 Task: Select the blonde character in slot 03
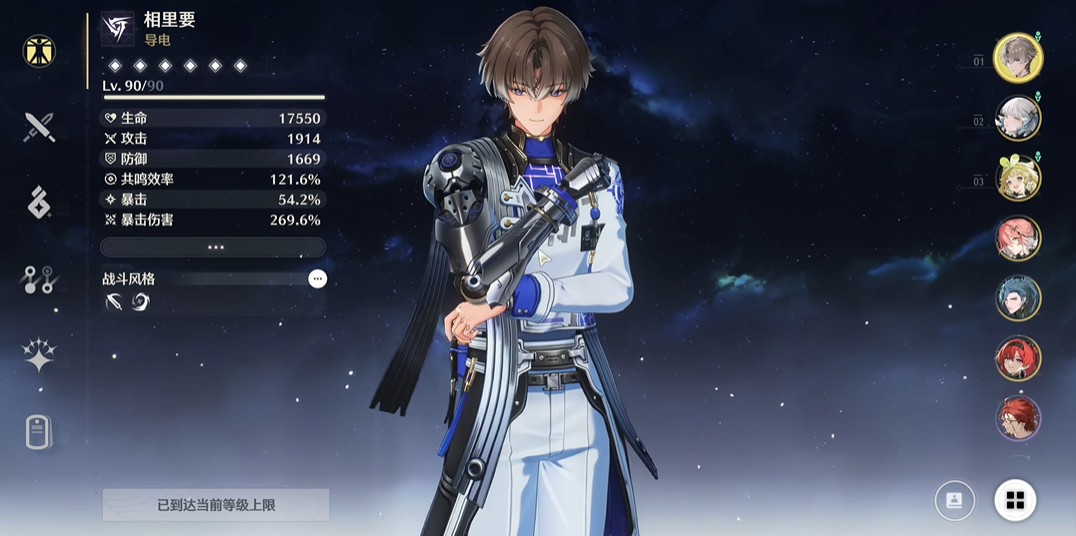(1018, 178)
